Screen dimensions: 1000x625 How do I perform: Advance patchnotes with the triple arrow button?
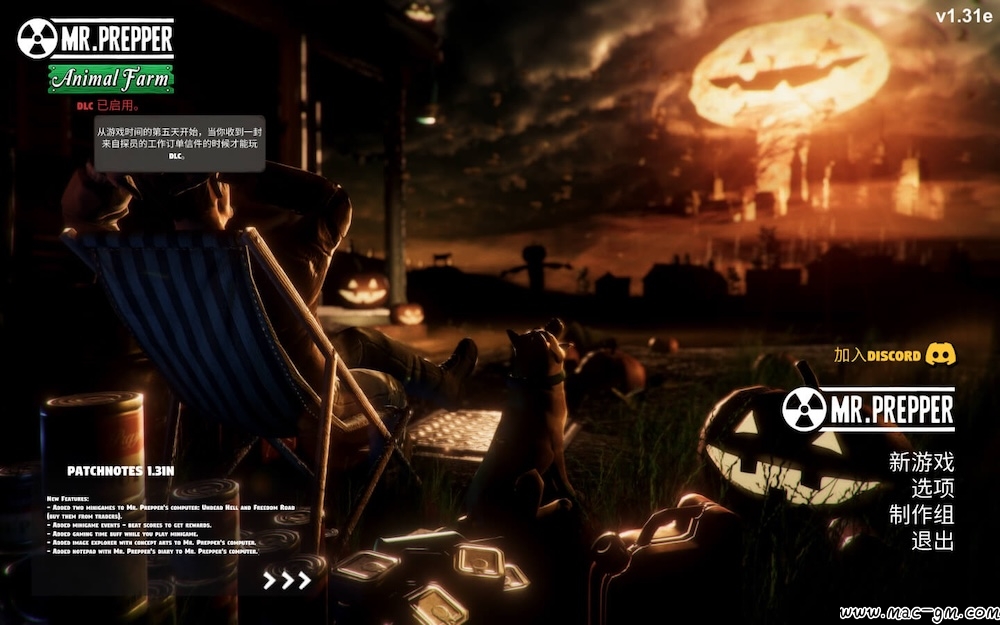point(287,580)
